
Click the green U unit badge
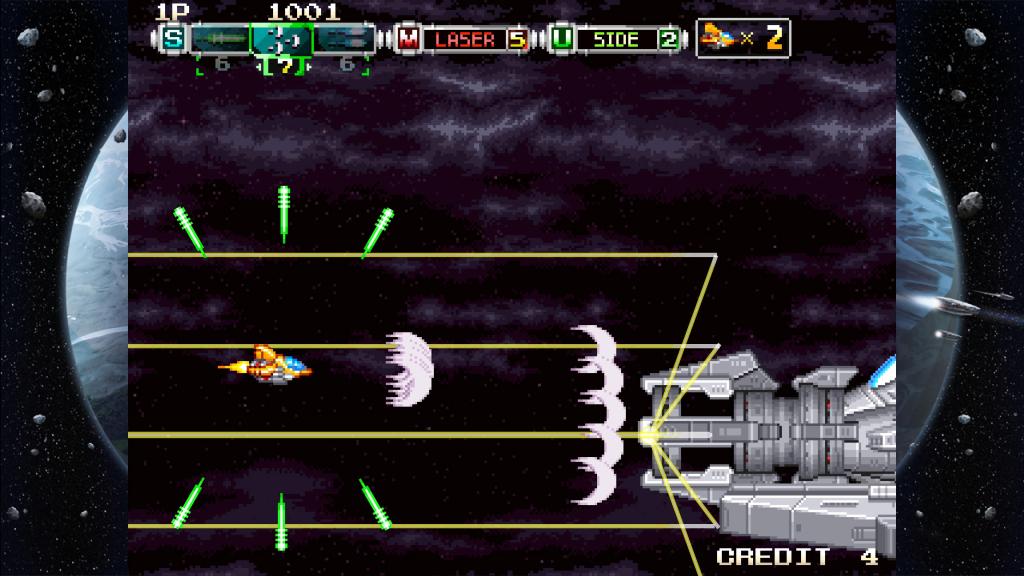pos(561,40)
